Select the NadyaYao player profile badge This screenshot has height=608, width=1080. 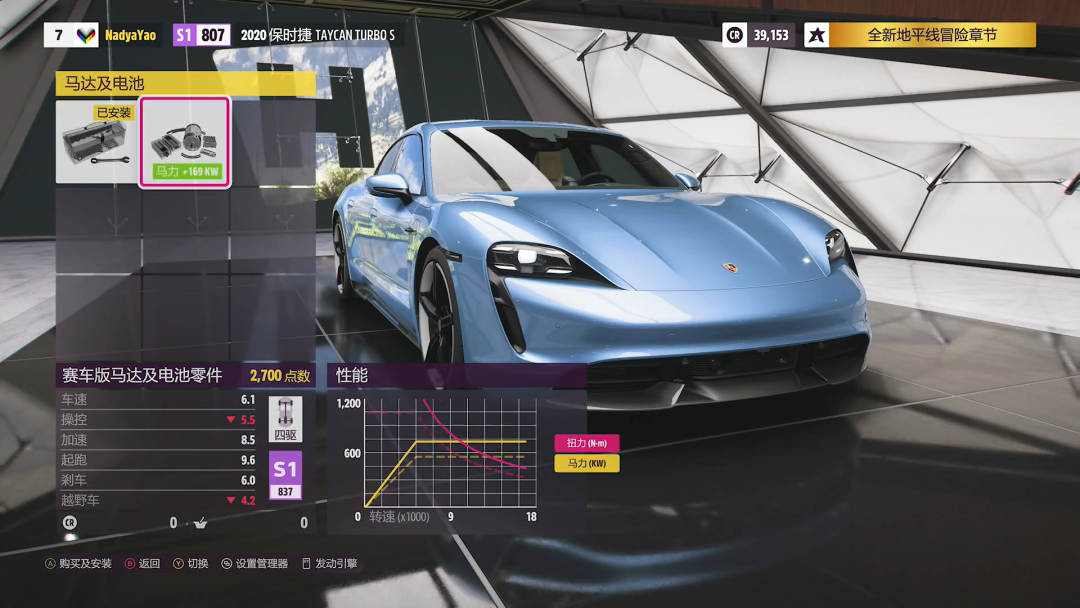(130, 35)
